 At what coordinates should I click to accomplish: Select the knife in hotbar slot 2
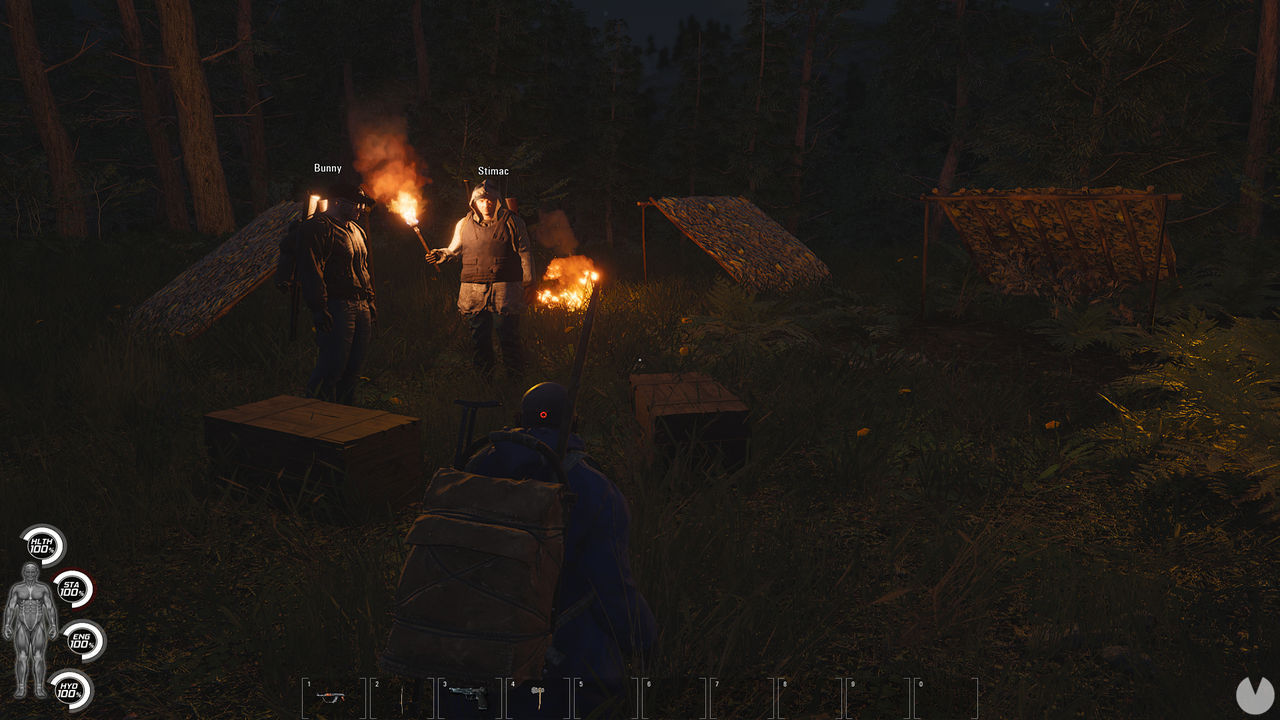400,698
